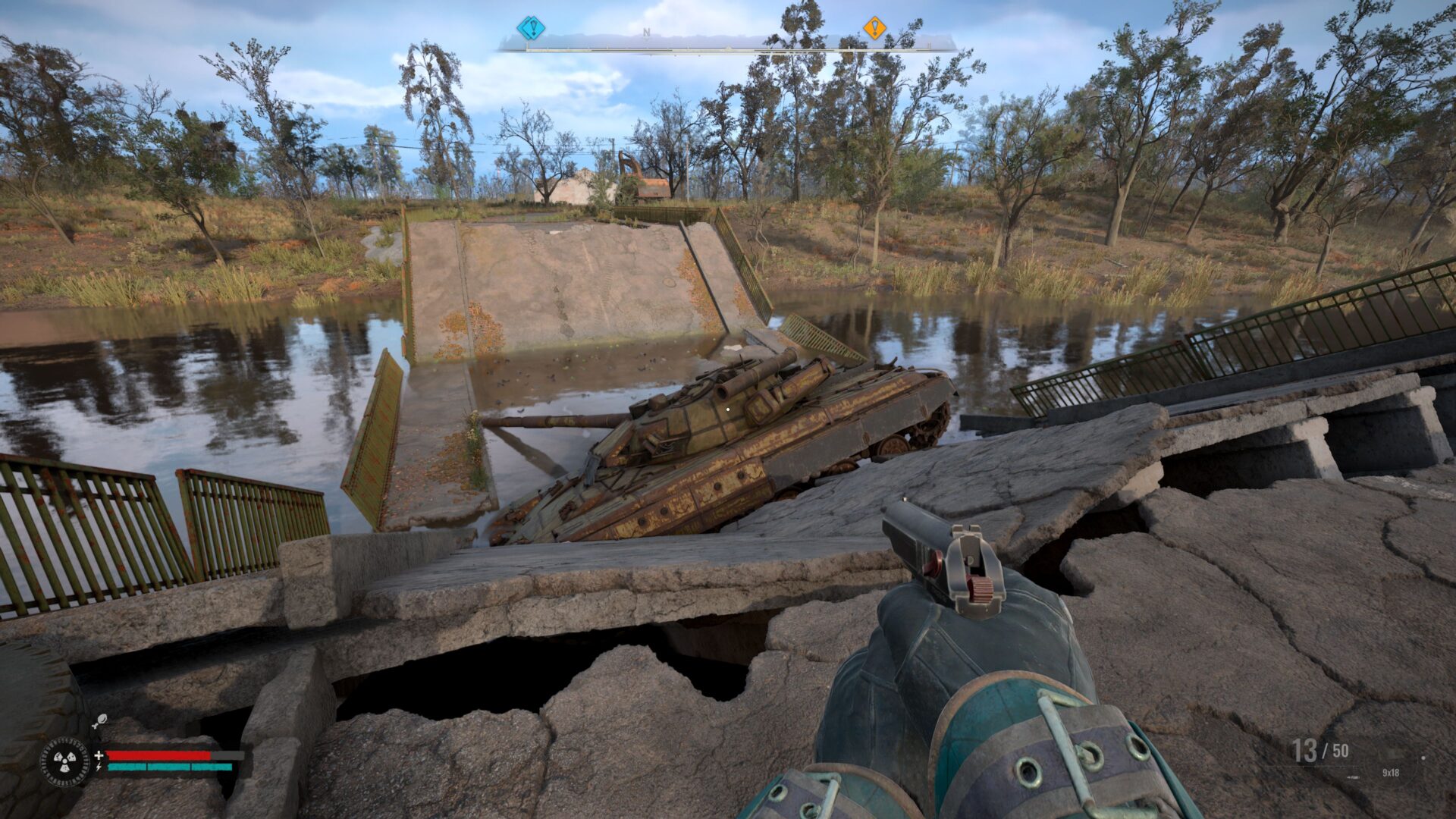1456x819 pixels.
Task: Click the radiation dosimeter dial icon
Action: (65, 761)
